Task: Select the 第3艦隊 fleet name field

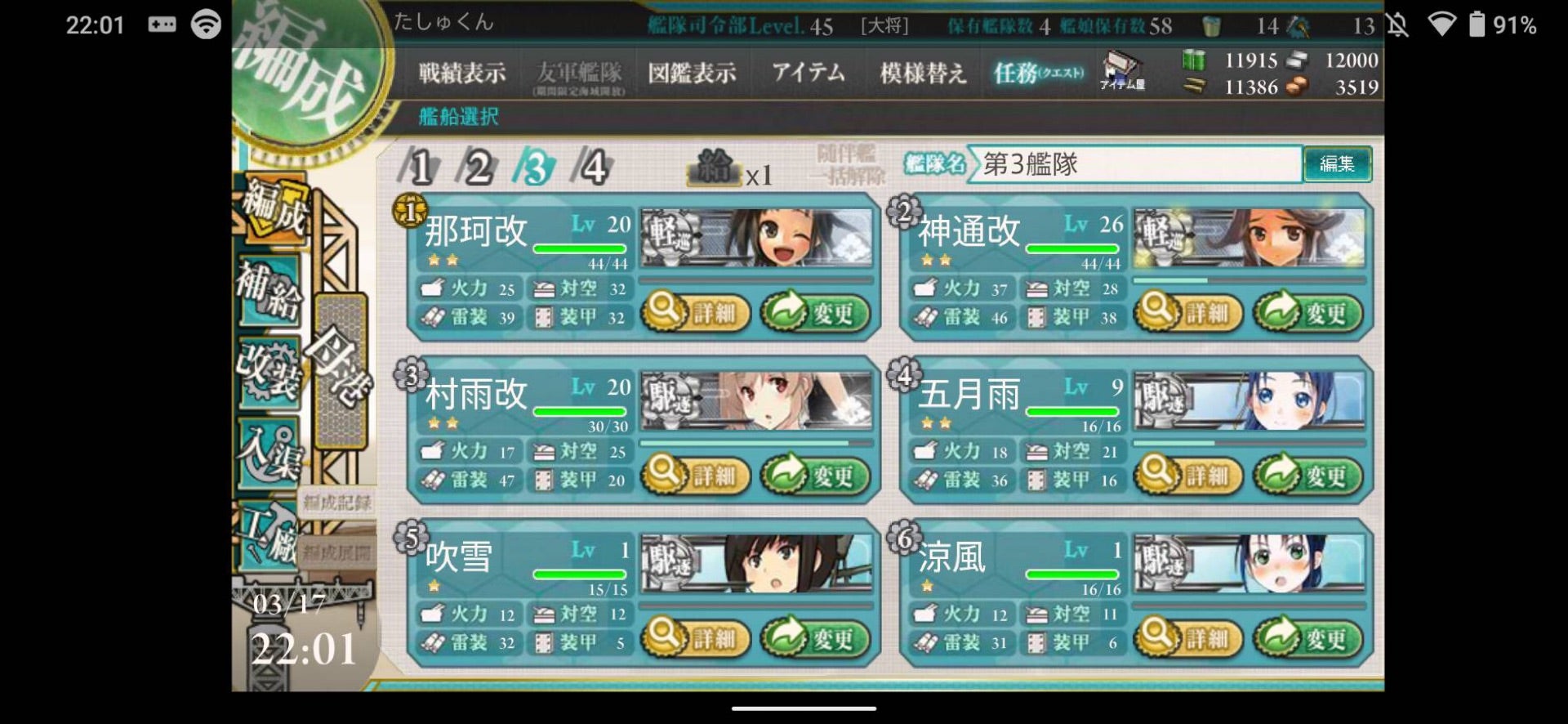Action: [1135, 164]
